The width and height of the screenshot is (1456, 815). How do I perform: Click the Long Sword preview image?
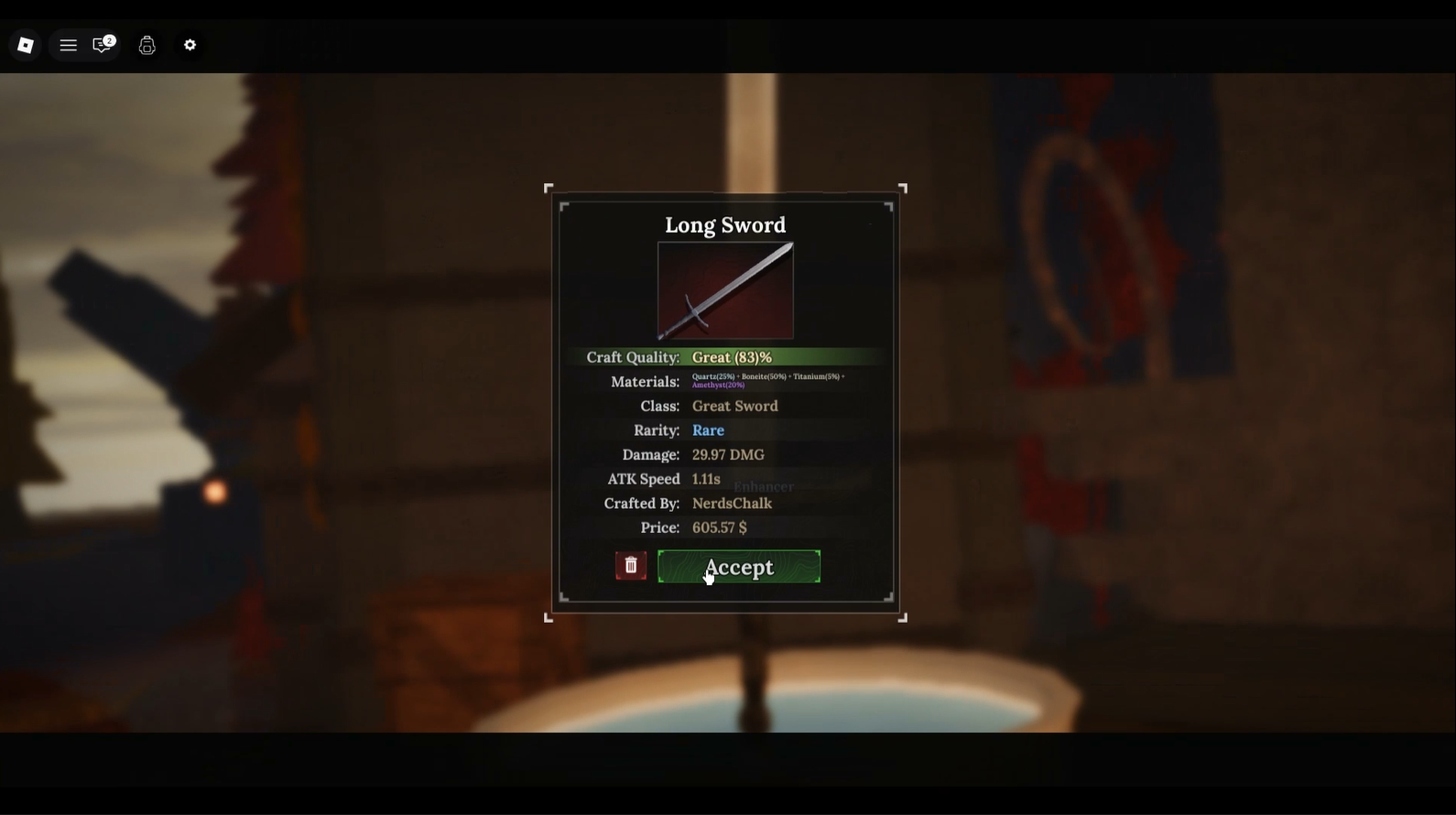pos(725,290)
